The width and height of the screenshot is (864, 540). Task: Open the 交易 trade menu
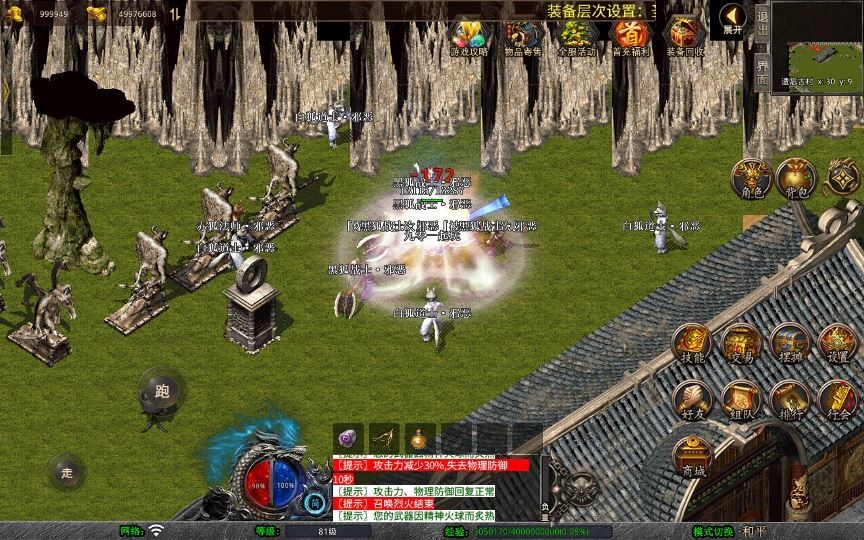click(x=741, y=345)
